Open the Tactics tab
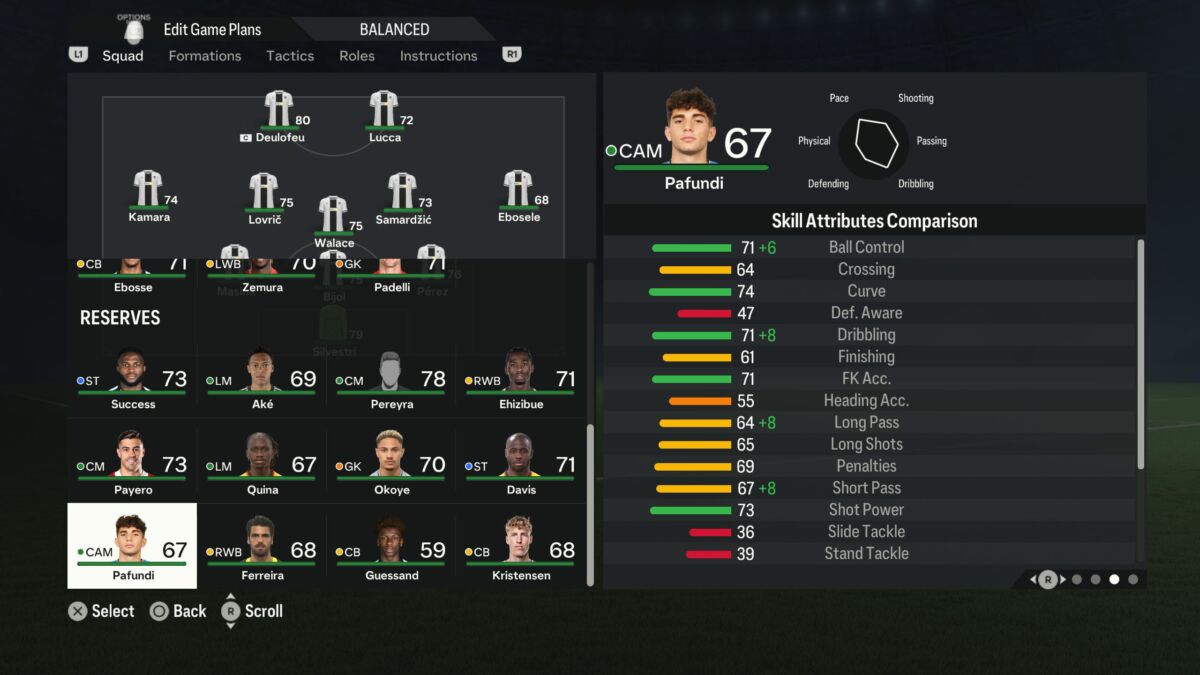 (290, 56)
